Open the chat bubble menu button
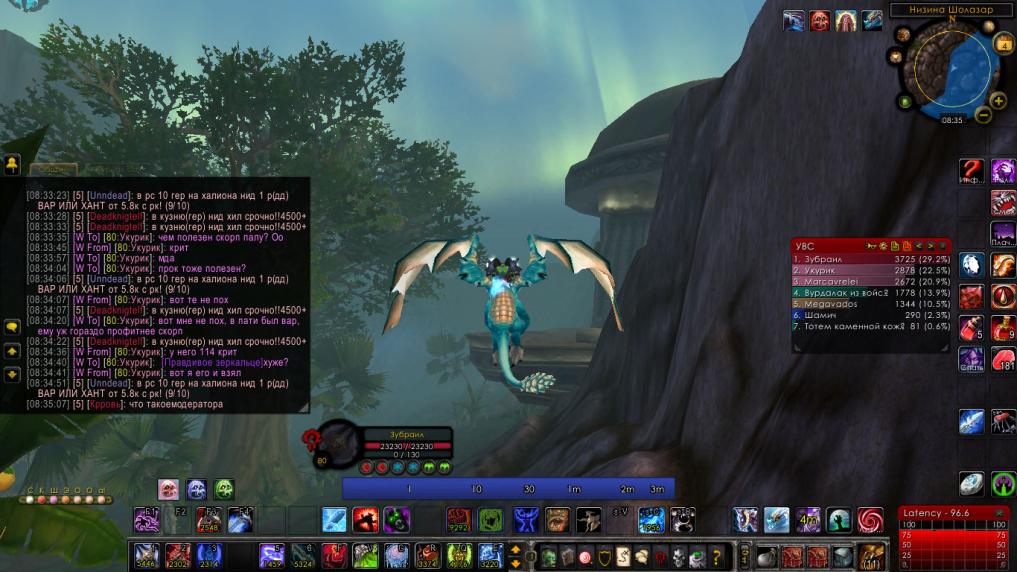The height and width of the screenshot is (572, 1017). 12,327
